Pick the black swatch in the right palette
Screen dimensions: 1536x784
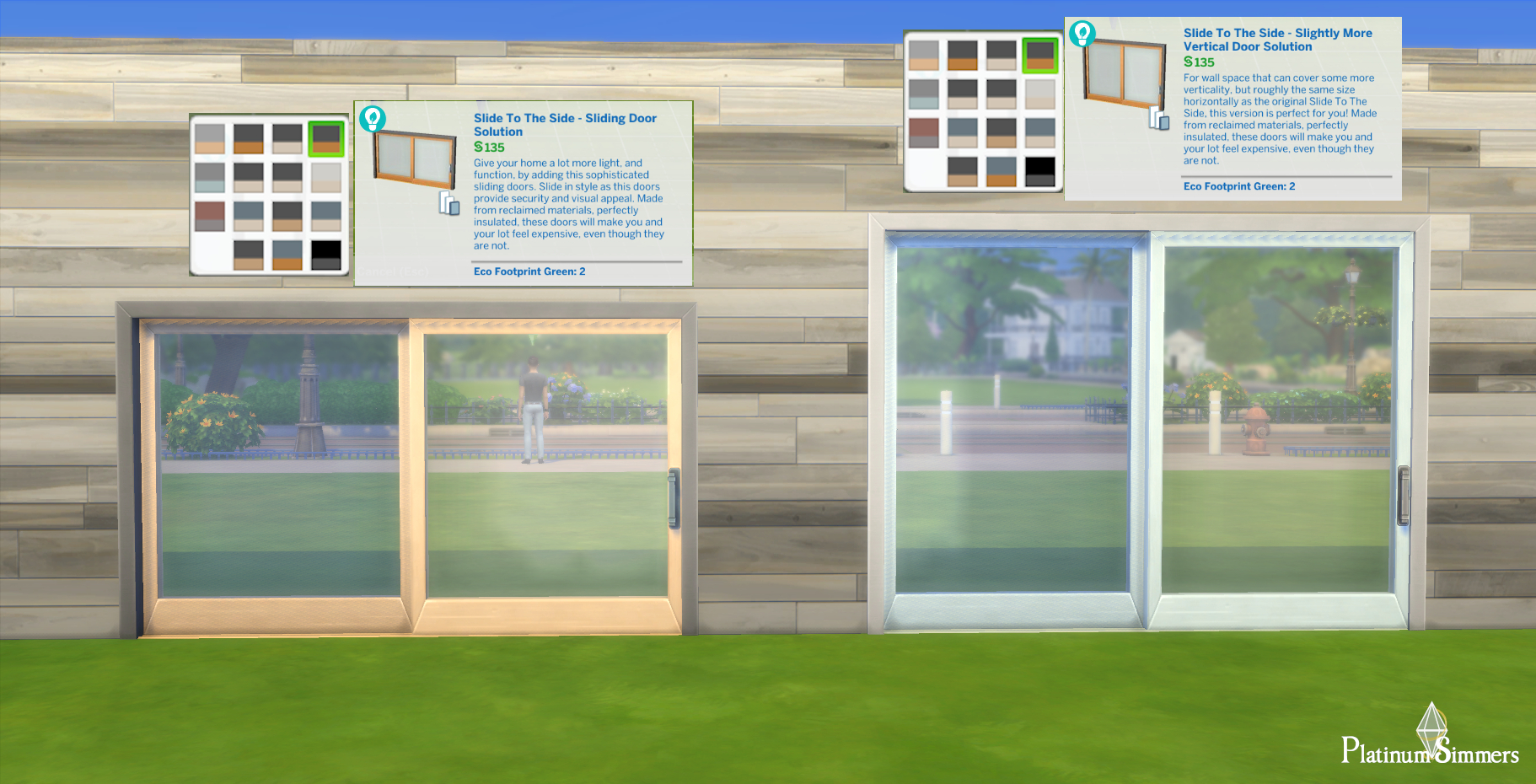[1039, 172]
